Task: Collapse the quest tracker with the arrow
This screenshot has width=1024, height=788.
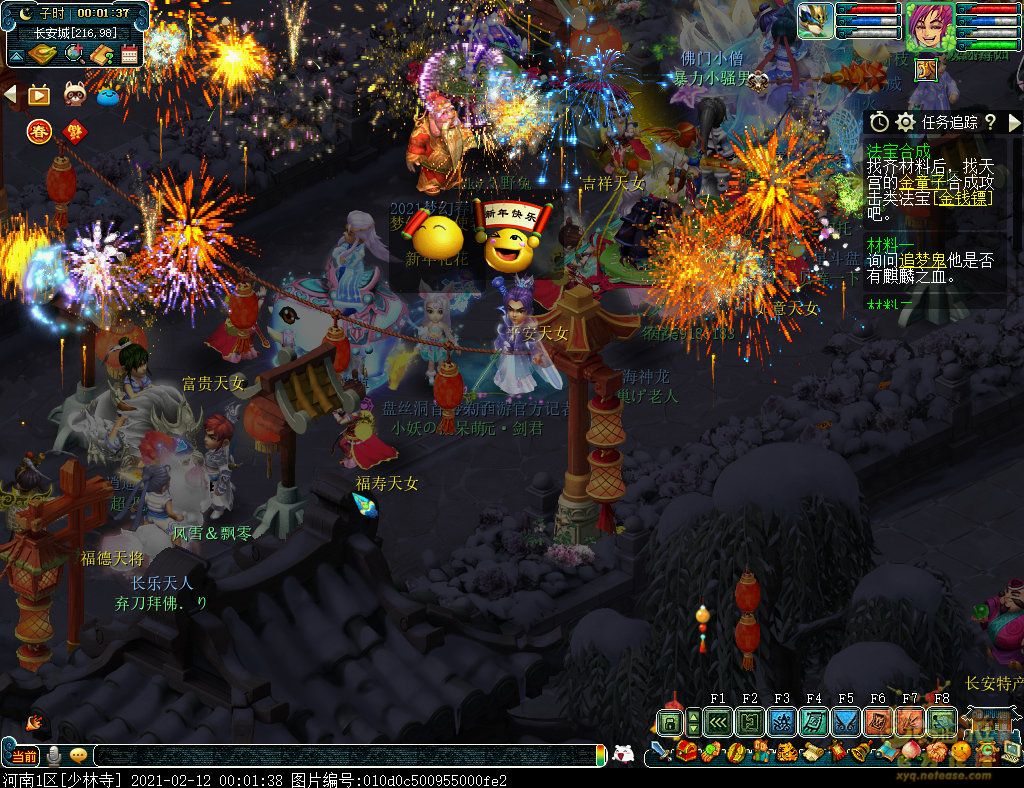Action: (x=1014, y=122)
